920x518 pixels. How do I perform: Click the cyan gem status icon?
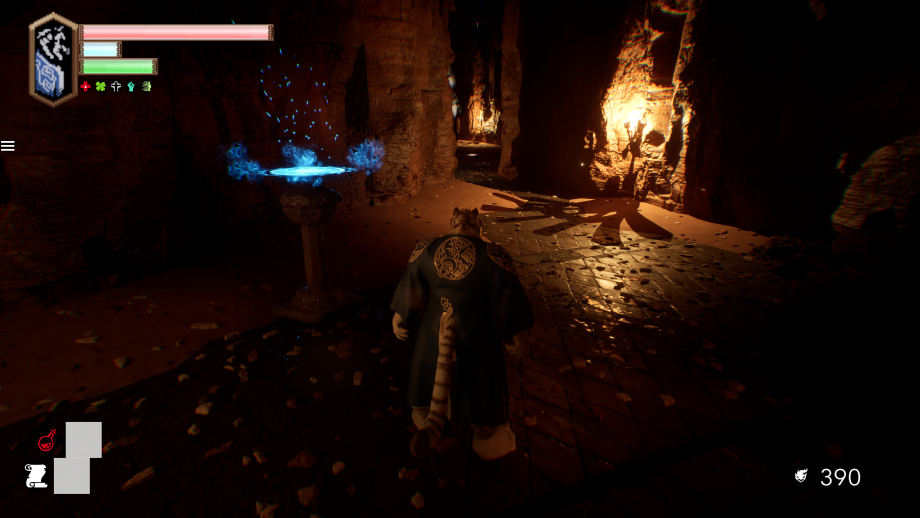point(130,87)
